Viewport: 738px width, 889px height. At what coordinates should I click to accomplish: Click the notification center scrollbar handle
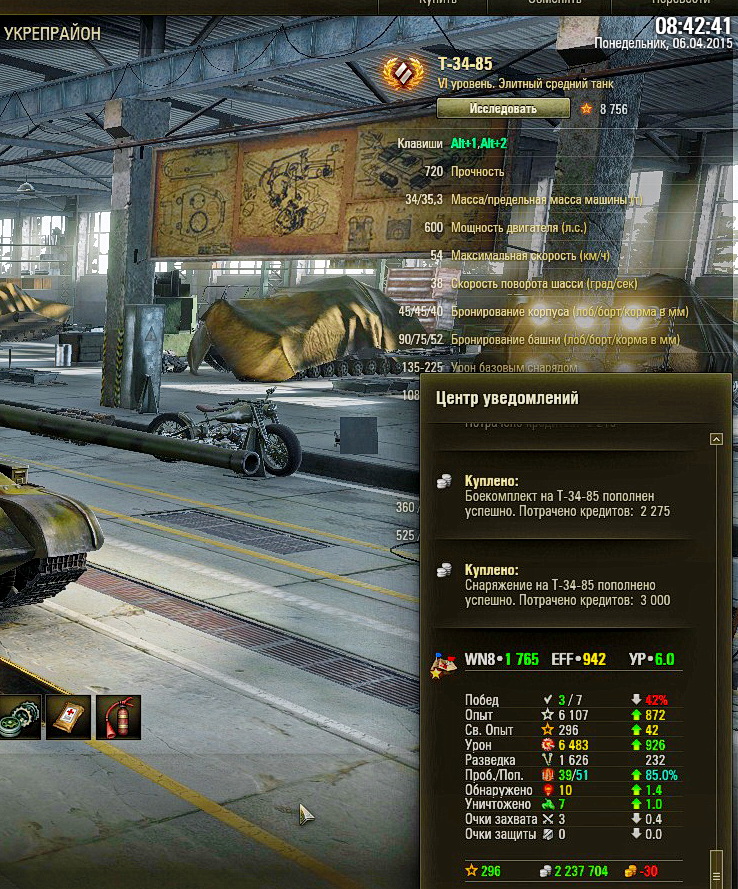point(715,864)
